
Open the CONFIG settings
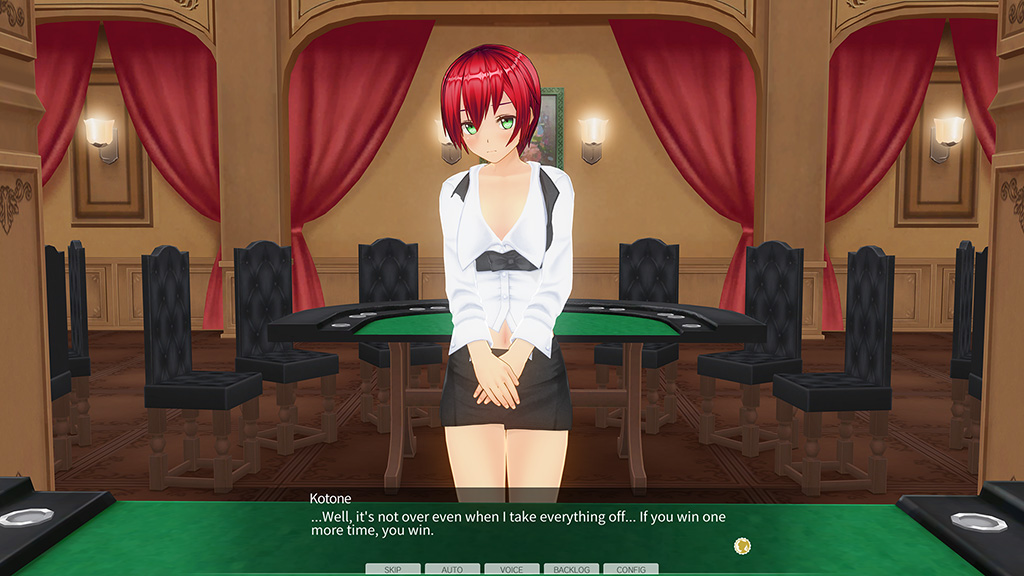(x=630, y=569)
